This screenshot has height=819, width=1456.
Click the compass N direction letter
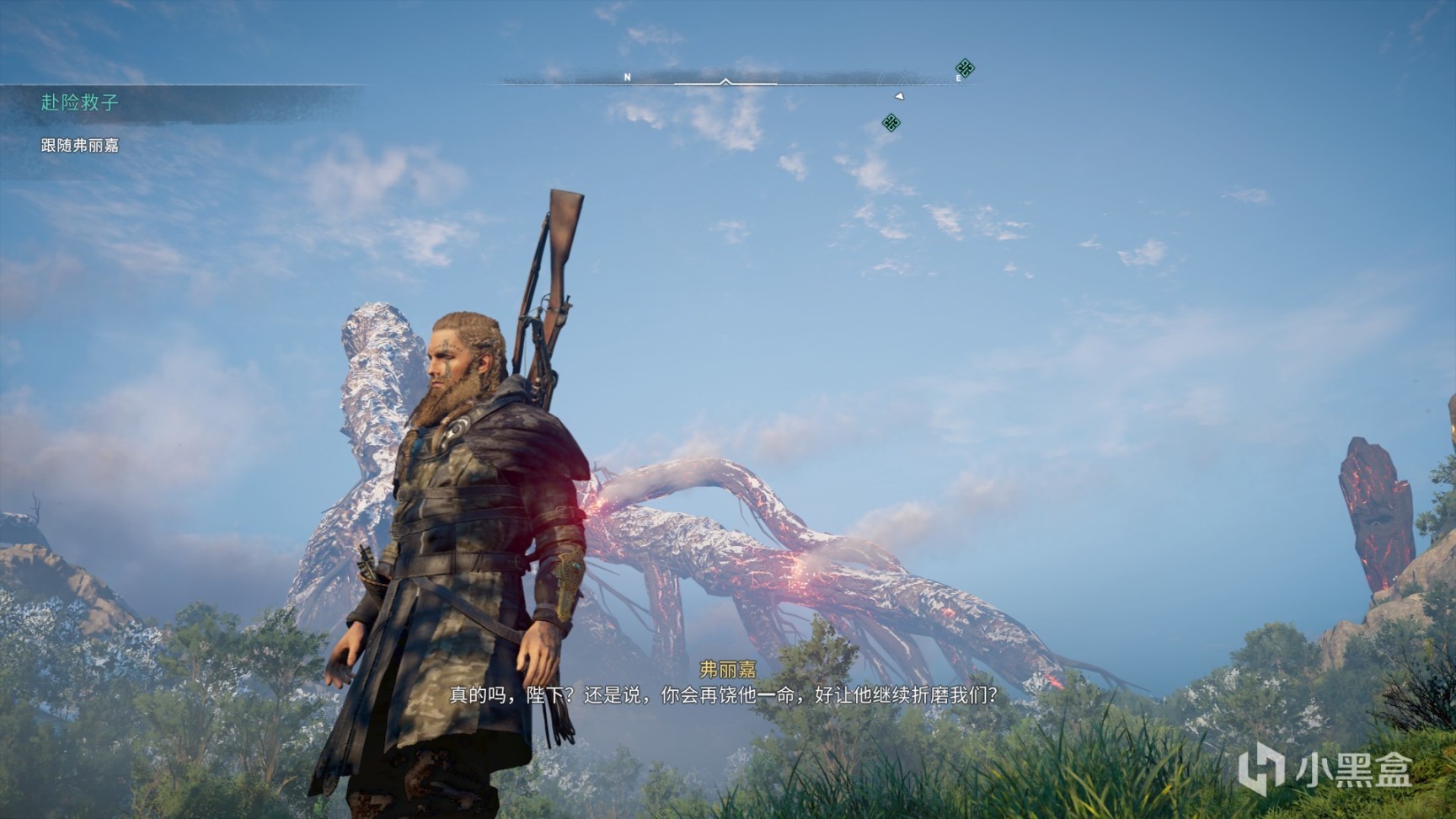click(627, 78)
